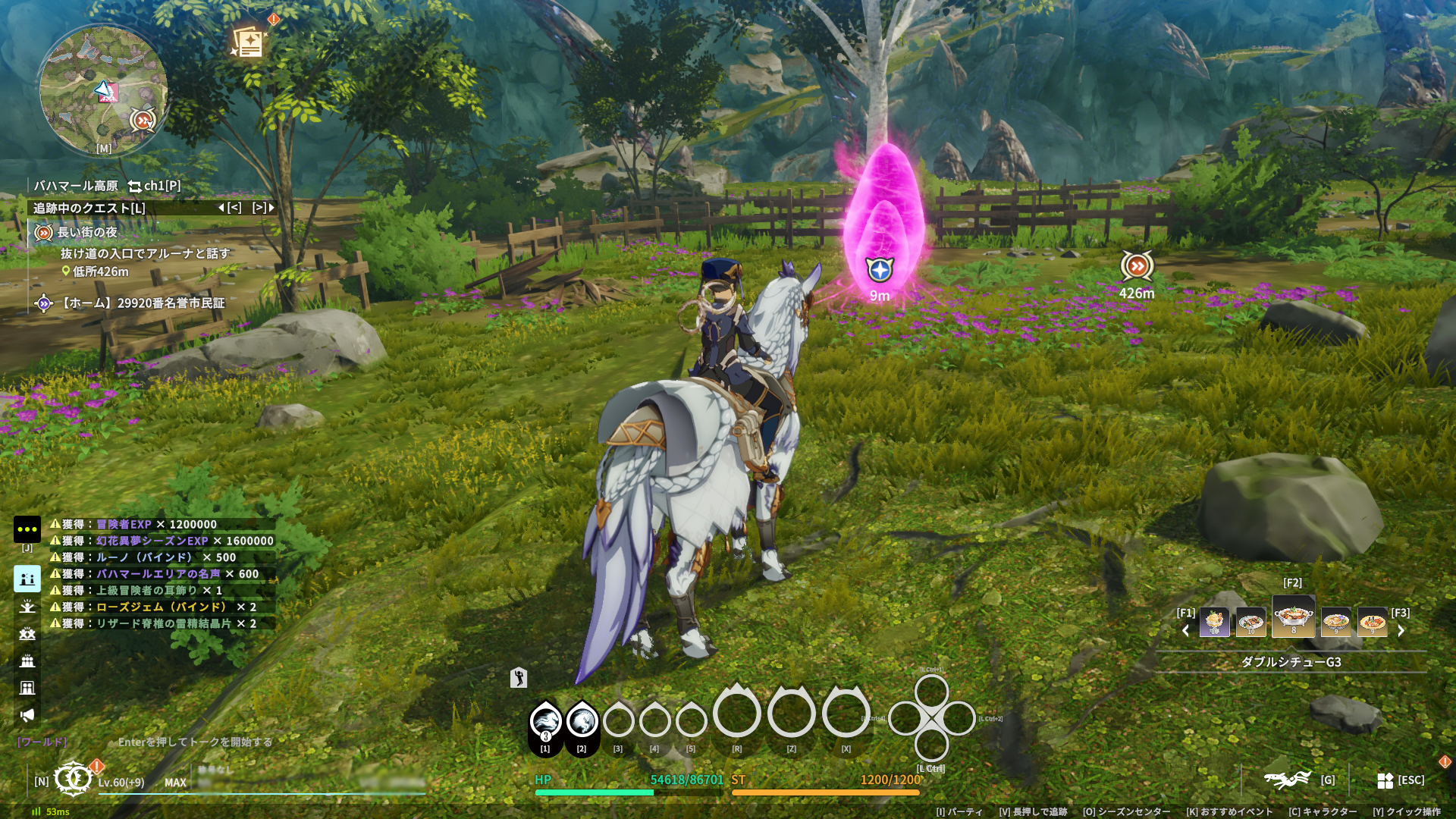The height and width of the screenshot is (819, 1456).
Task: Select the parfait dessert item slot
Action: click(x=1214, y=623)
